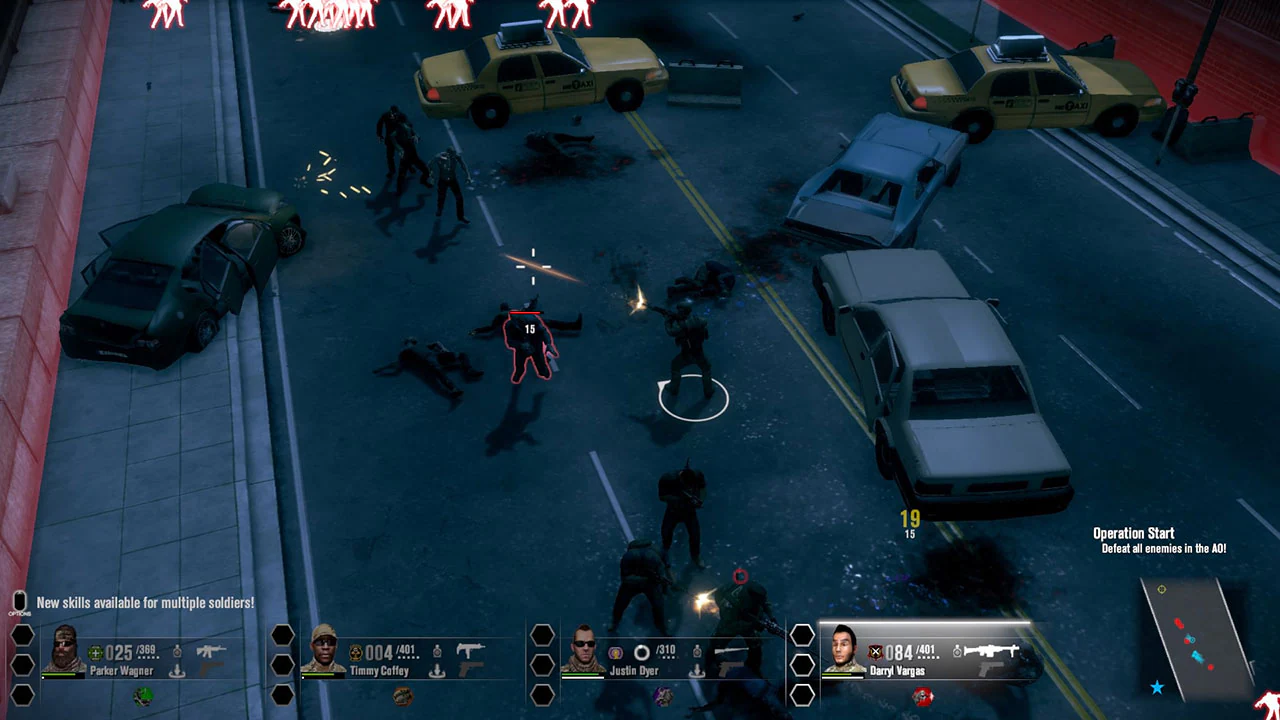Select Timmy Coffey's submachine gun icon
The image size is (1280, 720).
click(x=470, y=647)
